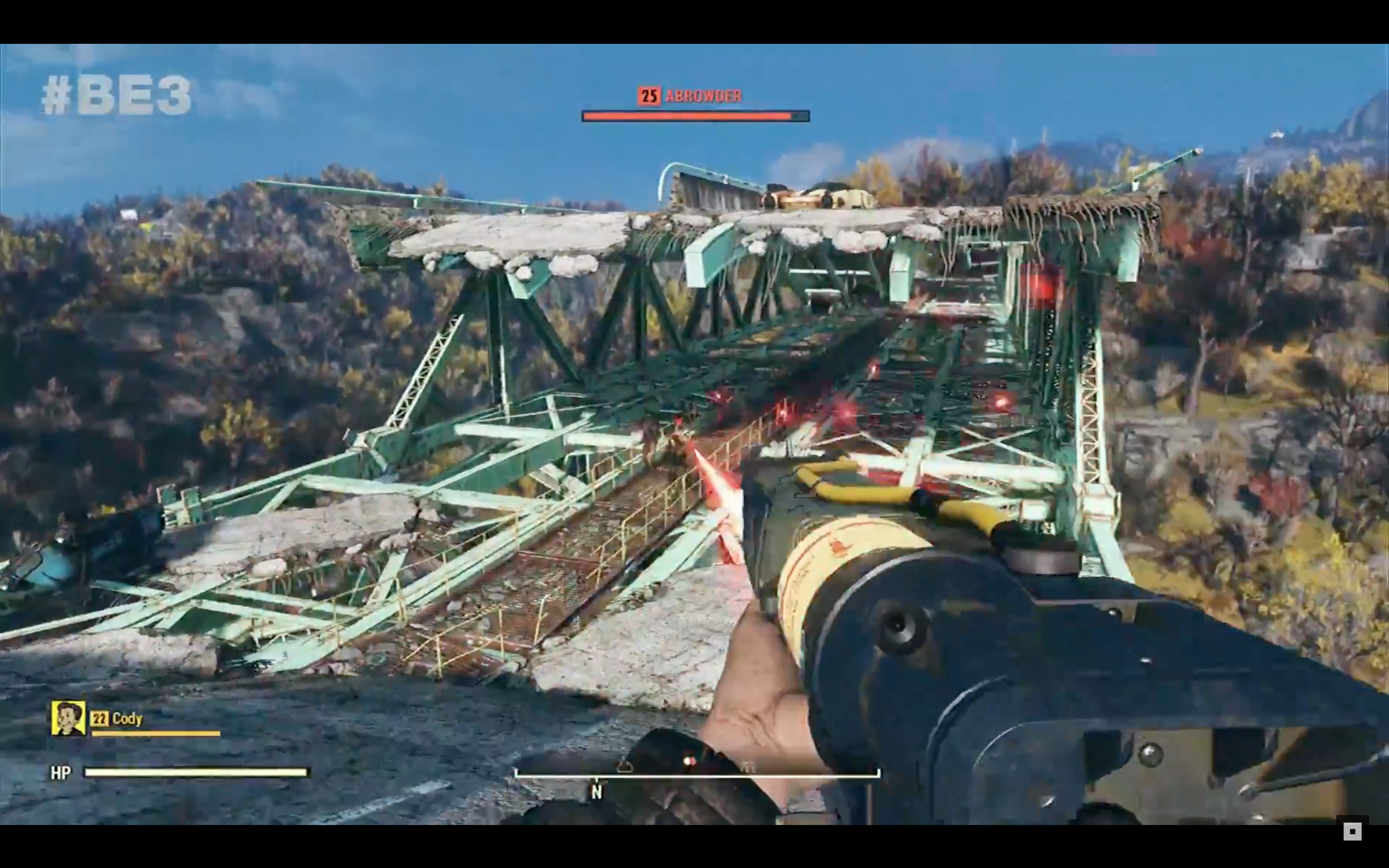Click the red enemy marker on the compass
The height and width of the screenshot is (868, 1389).
coord(689,761)
